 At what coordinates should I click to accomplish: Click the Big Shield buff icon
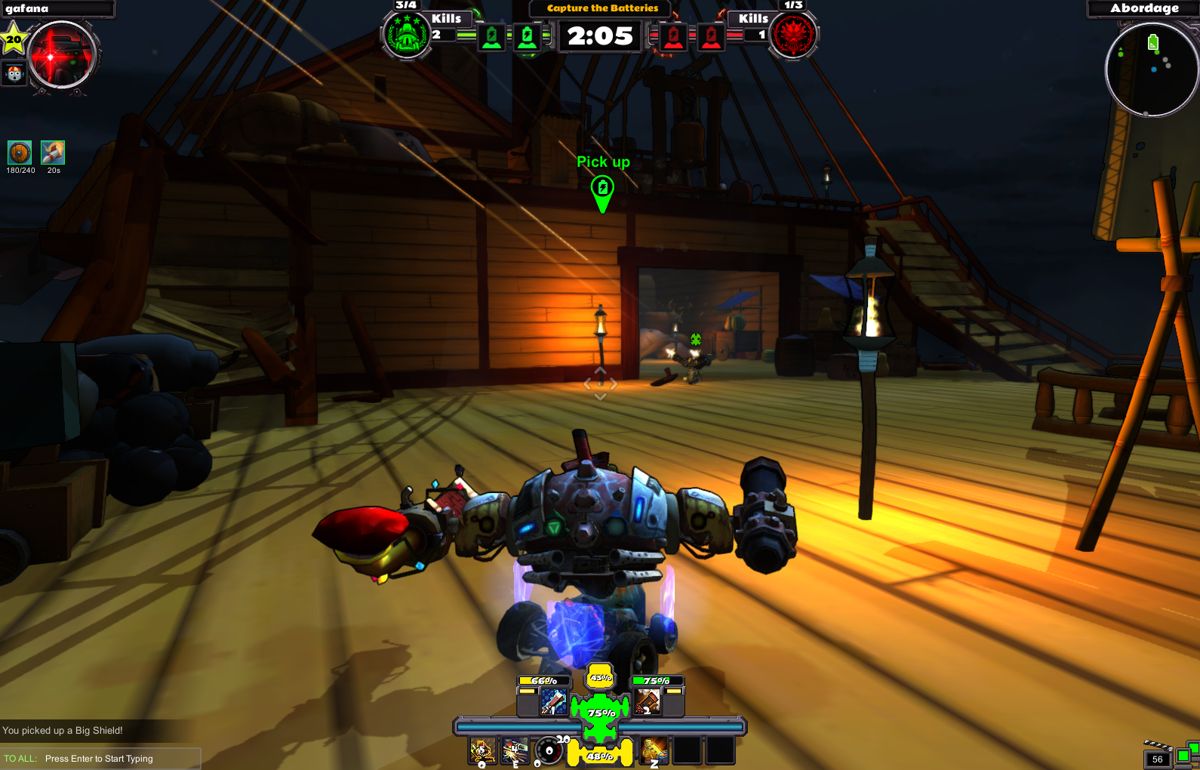pyautogui.click(x=20, y=153)
